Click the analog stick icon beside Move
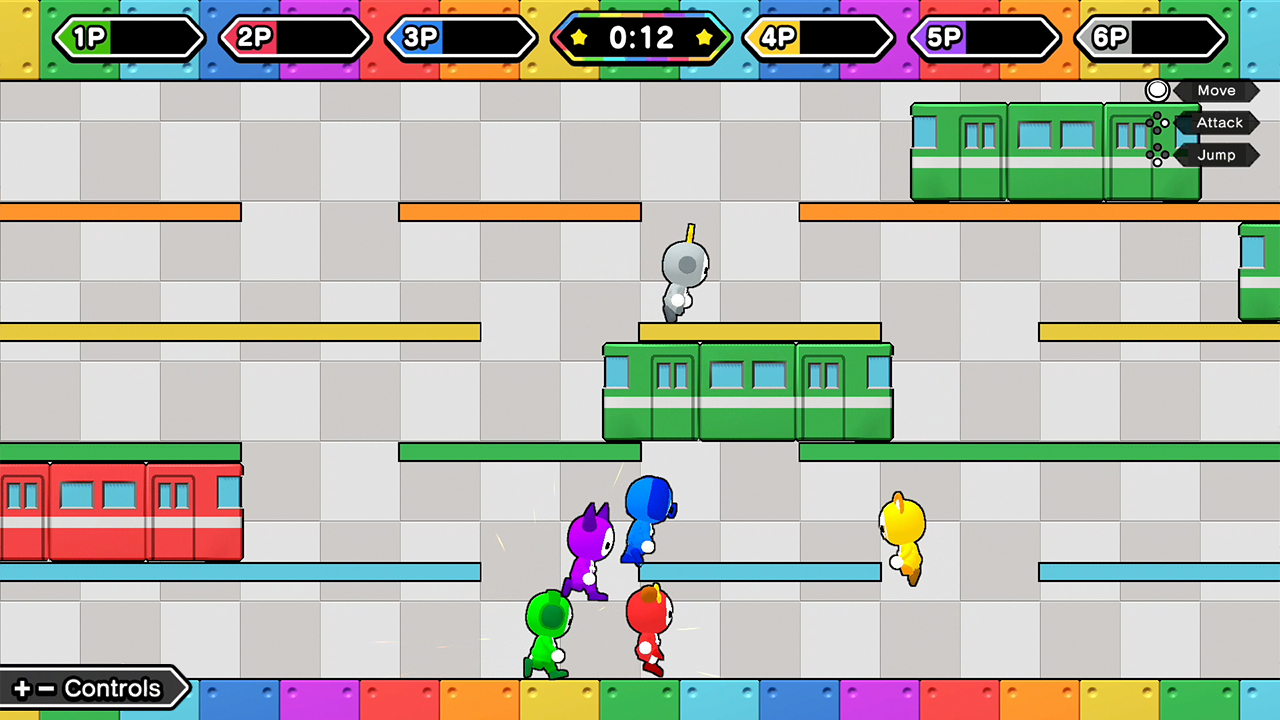 1157,90
